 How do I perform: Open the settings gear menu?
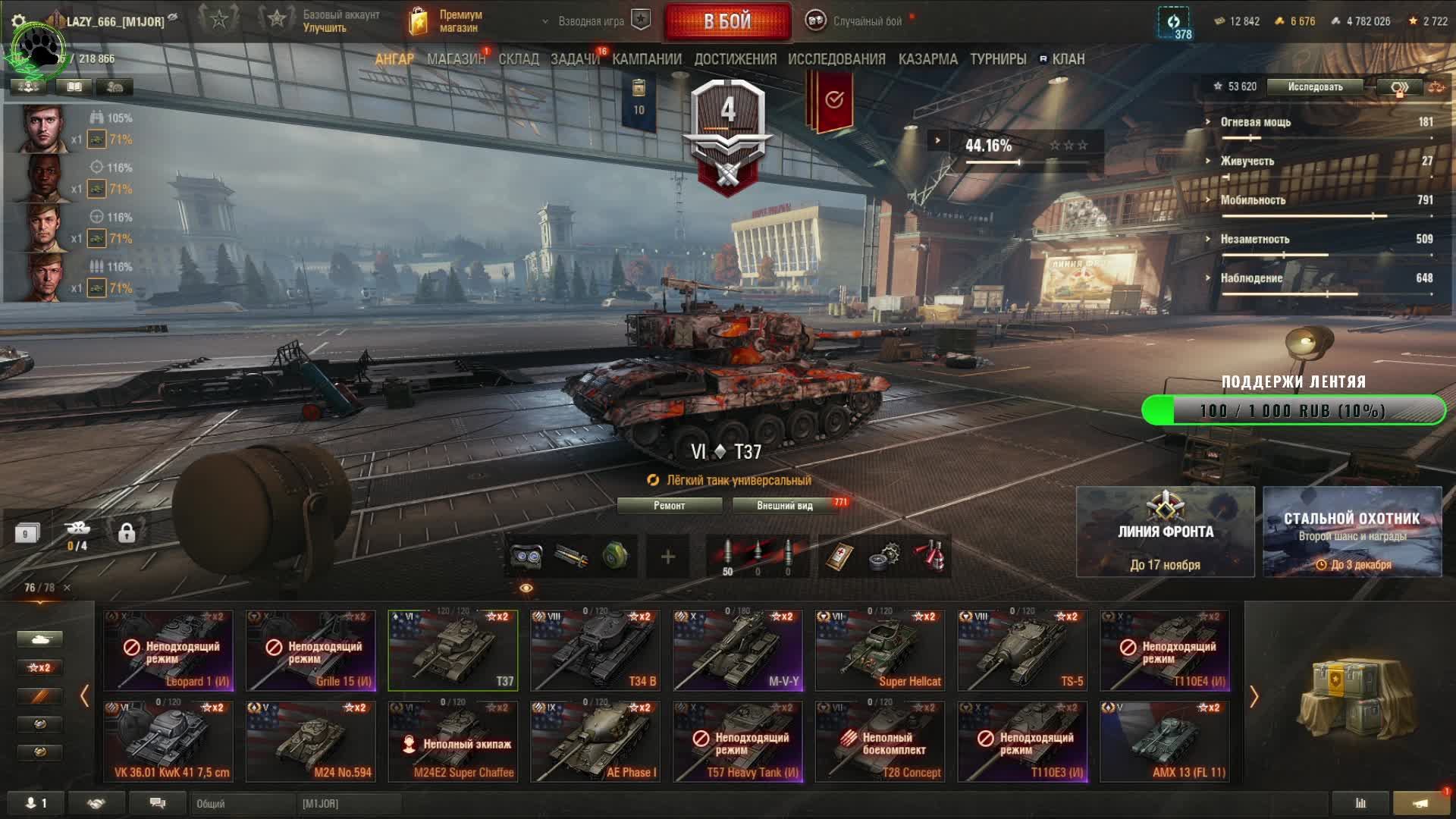click(19, 21)
